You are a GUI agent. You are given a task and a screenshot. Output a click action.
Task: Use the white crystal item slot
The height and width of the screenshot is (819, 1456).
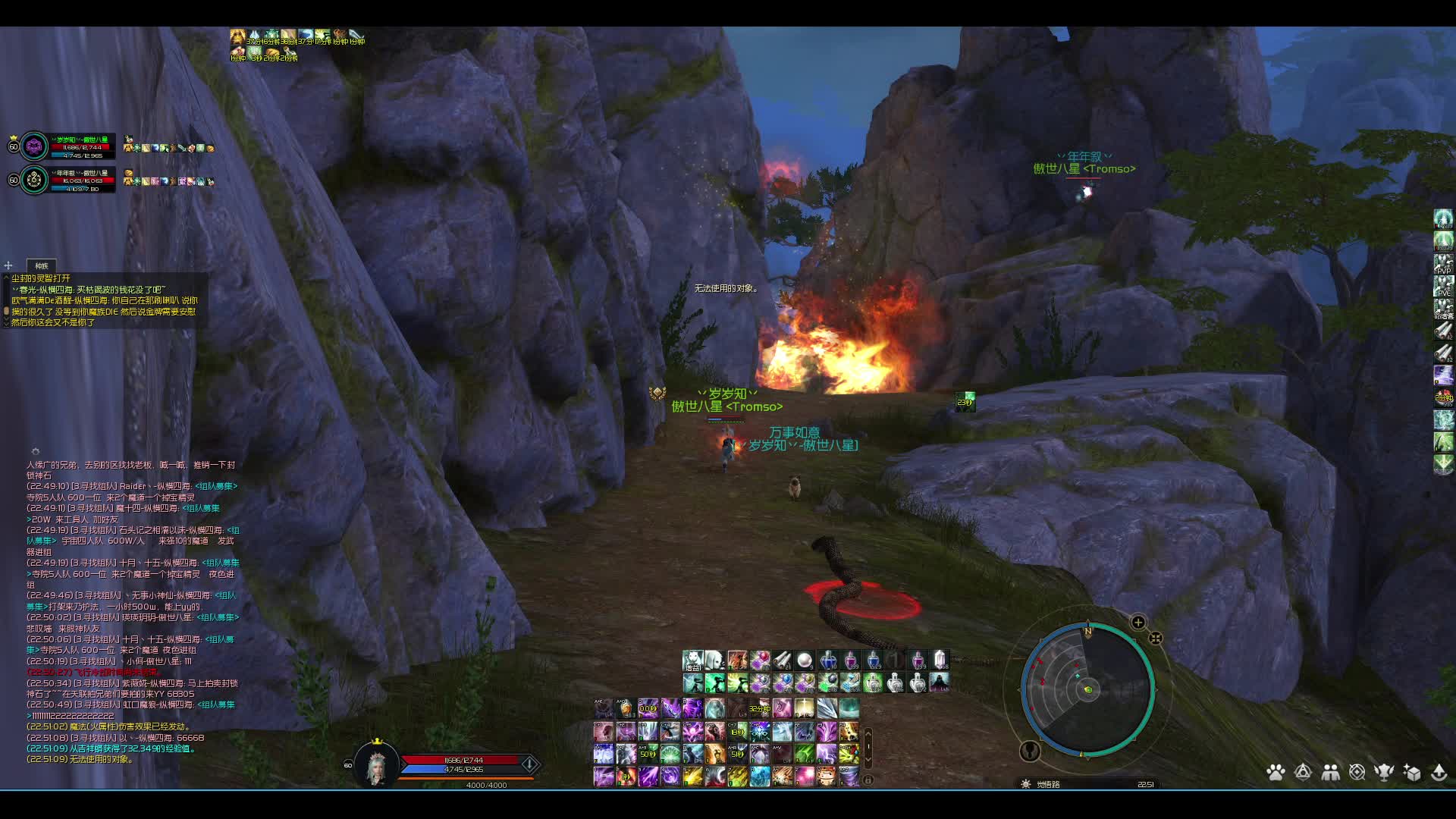[x=940, y=660]
